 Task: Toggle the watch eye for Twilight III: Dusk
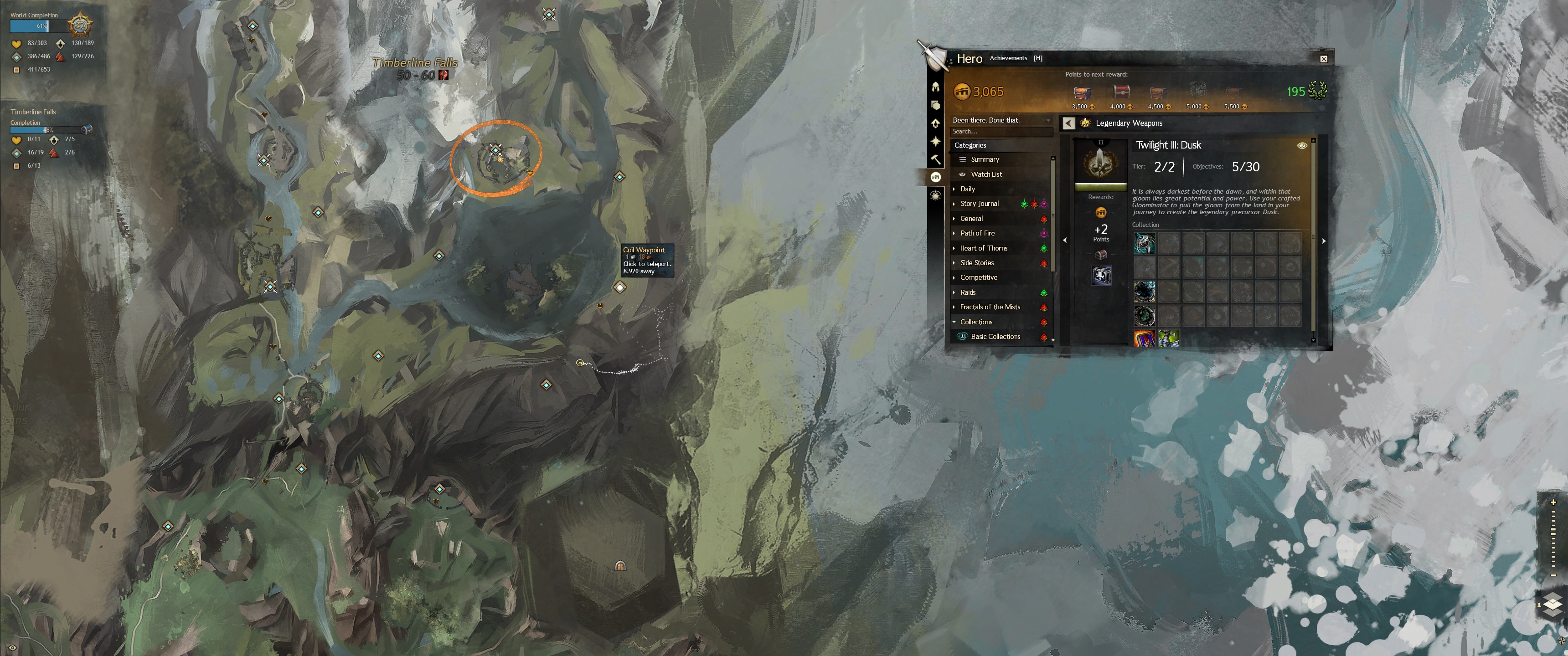(1301, 145)
